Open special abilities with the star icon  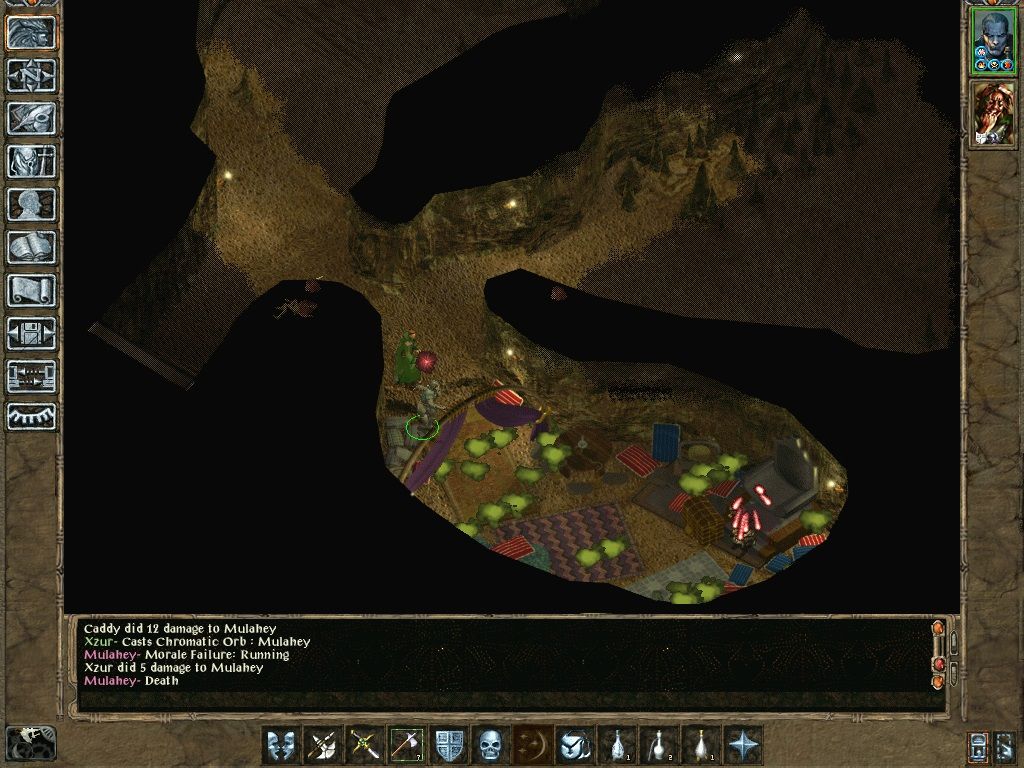coord(744,745)
